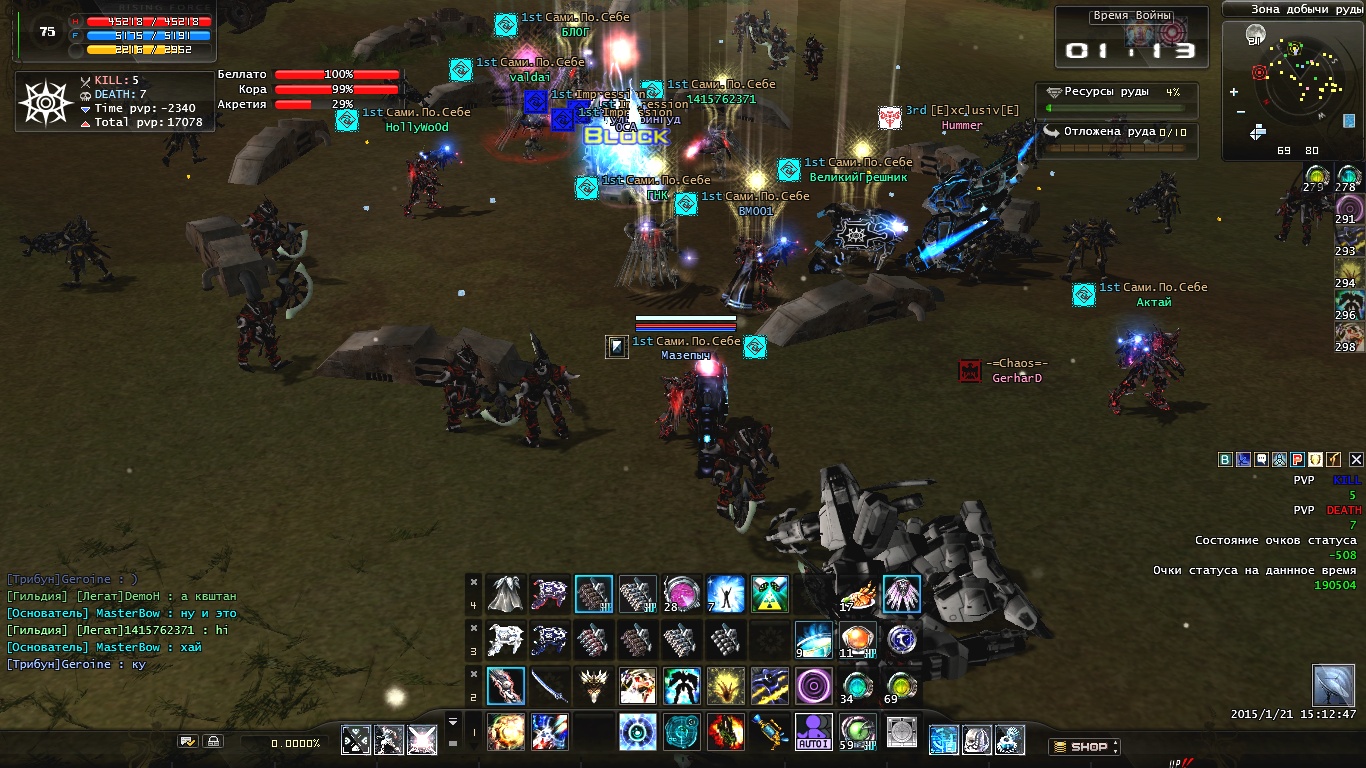The image size is (1366, 768).
Task: Close hotbar row 4
Action: [x=474, y=581]
